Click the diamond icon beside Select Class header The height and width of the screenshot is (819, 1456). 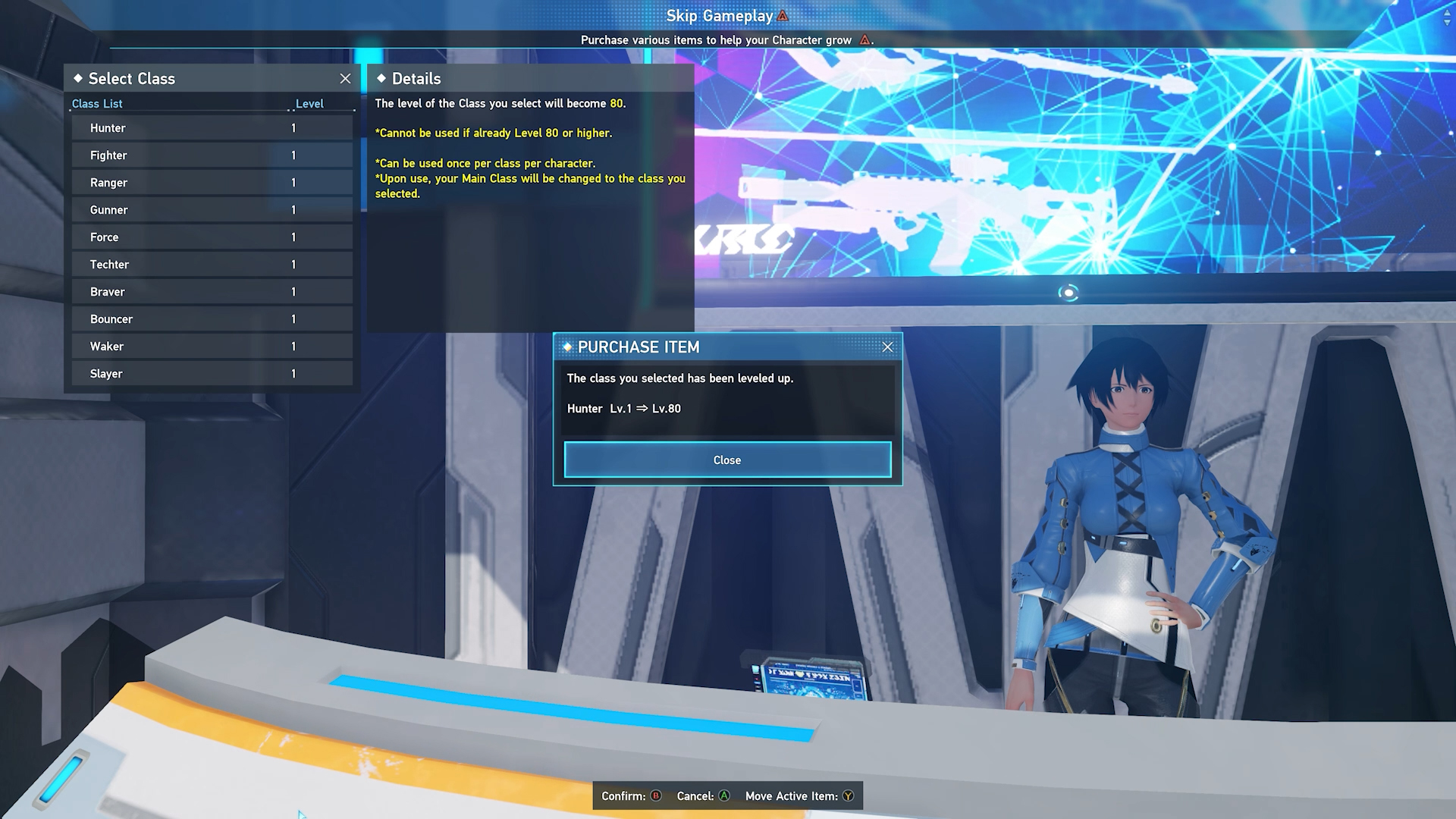coord(78,78)
